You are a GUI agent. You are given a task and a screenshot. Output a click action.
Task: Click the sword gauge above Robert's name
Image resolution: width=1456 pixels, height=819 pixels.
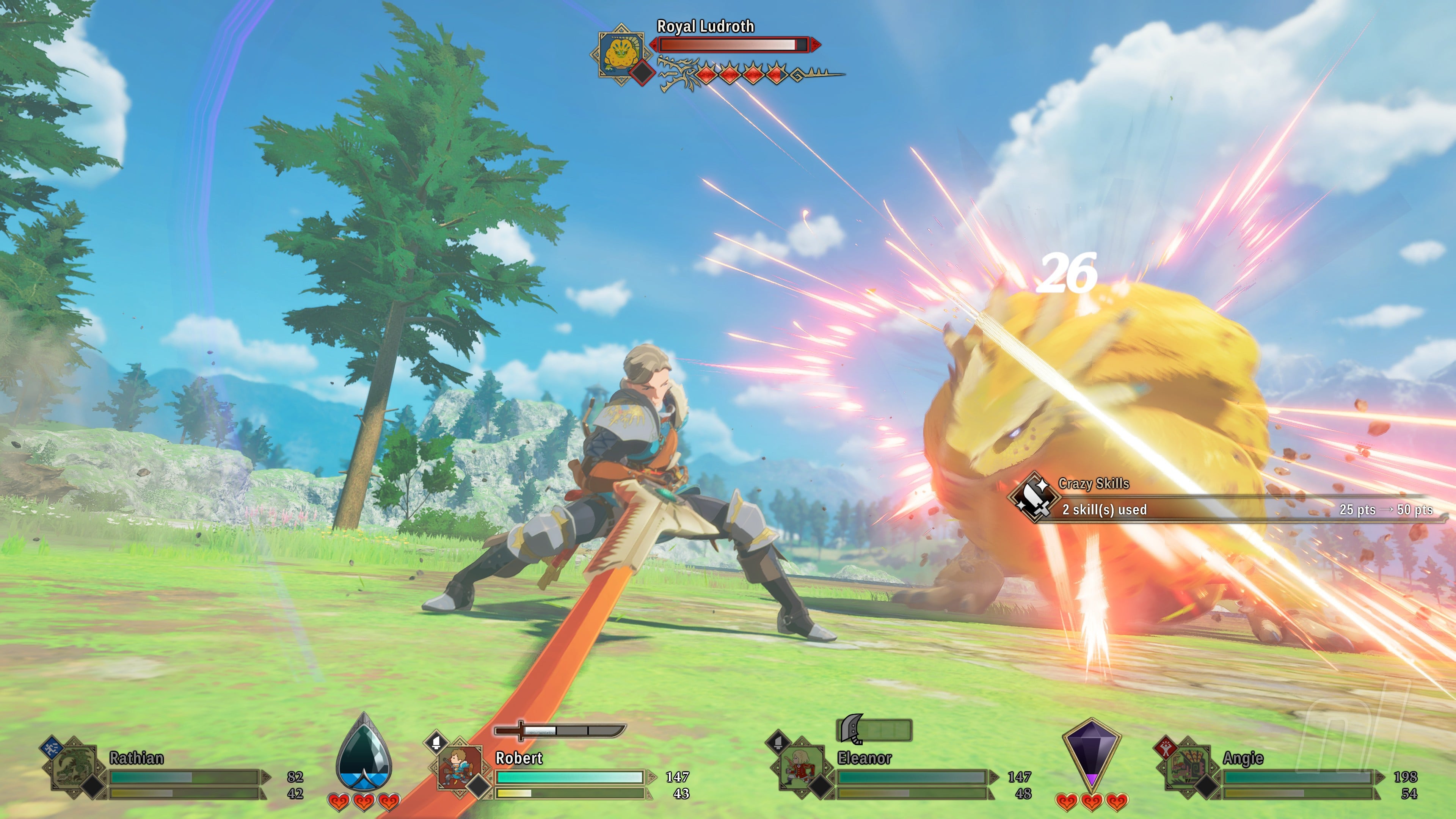pyautogui.click(x=560, y=730)
